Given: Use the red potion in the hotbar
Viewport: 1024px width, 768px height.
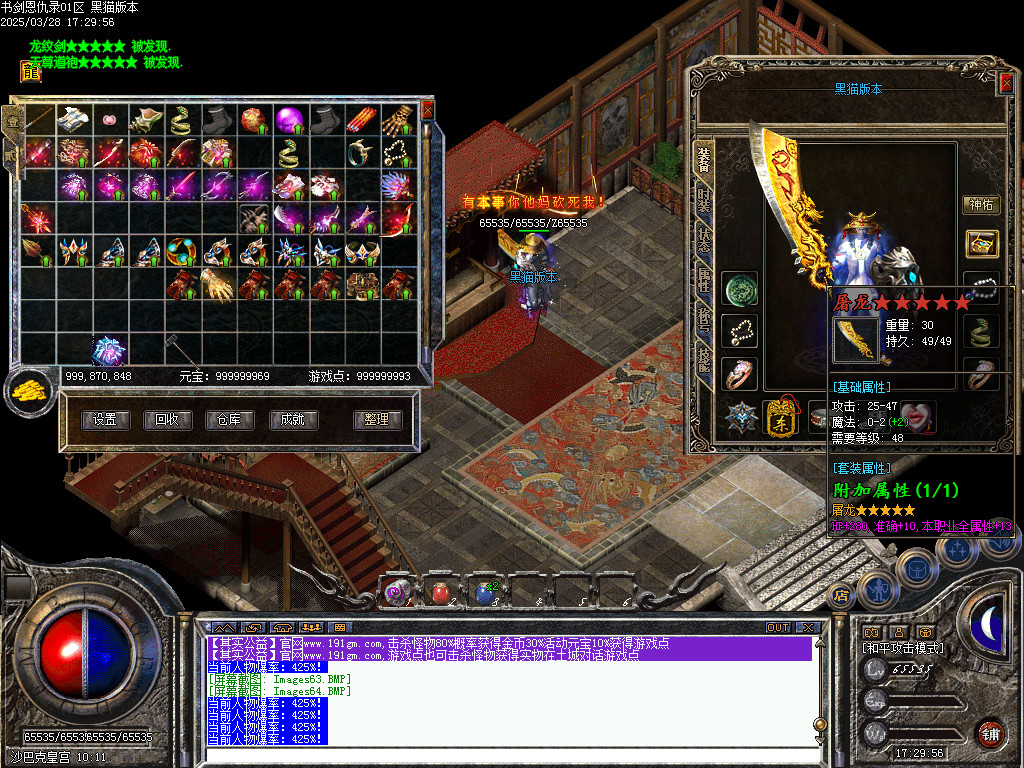Looking at the screenshot, I should [441, 593].
